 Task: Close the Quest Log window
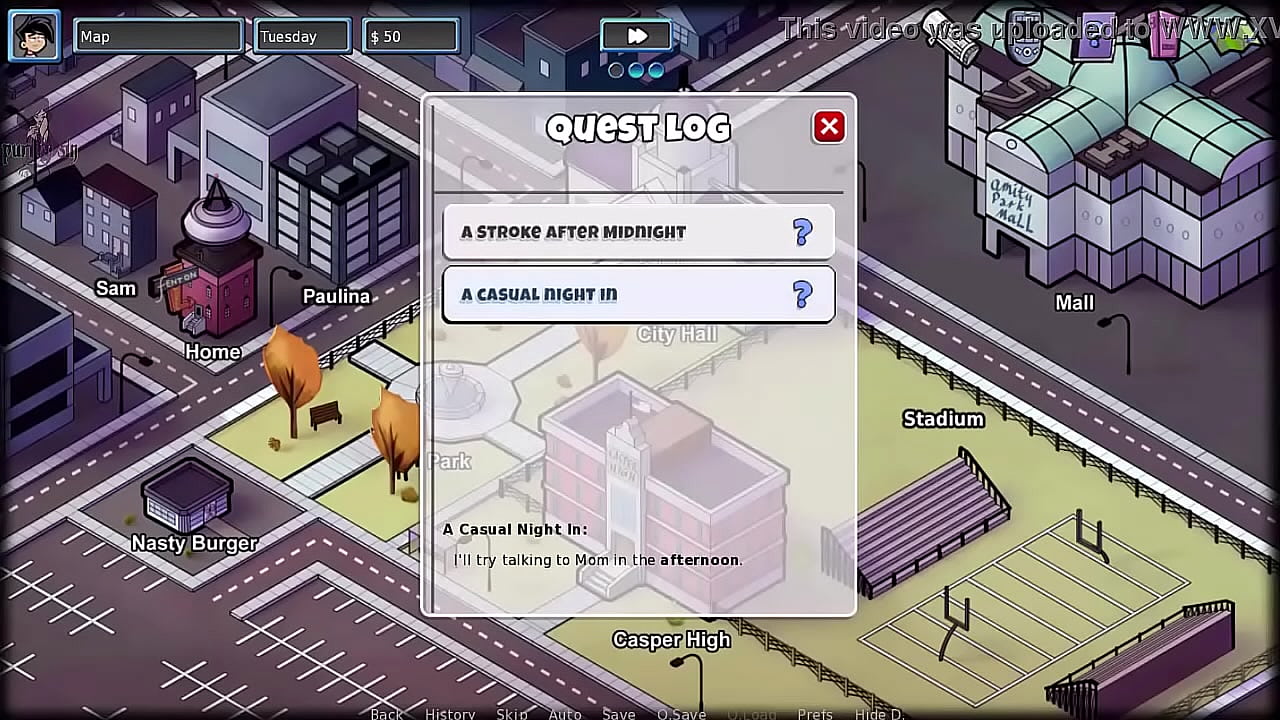[828, 127]
